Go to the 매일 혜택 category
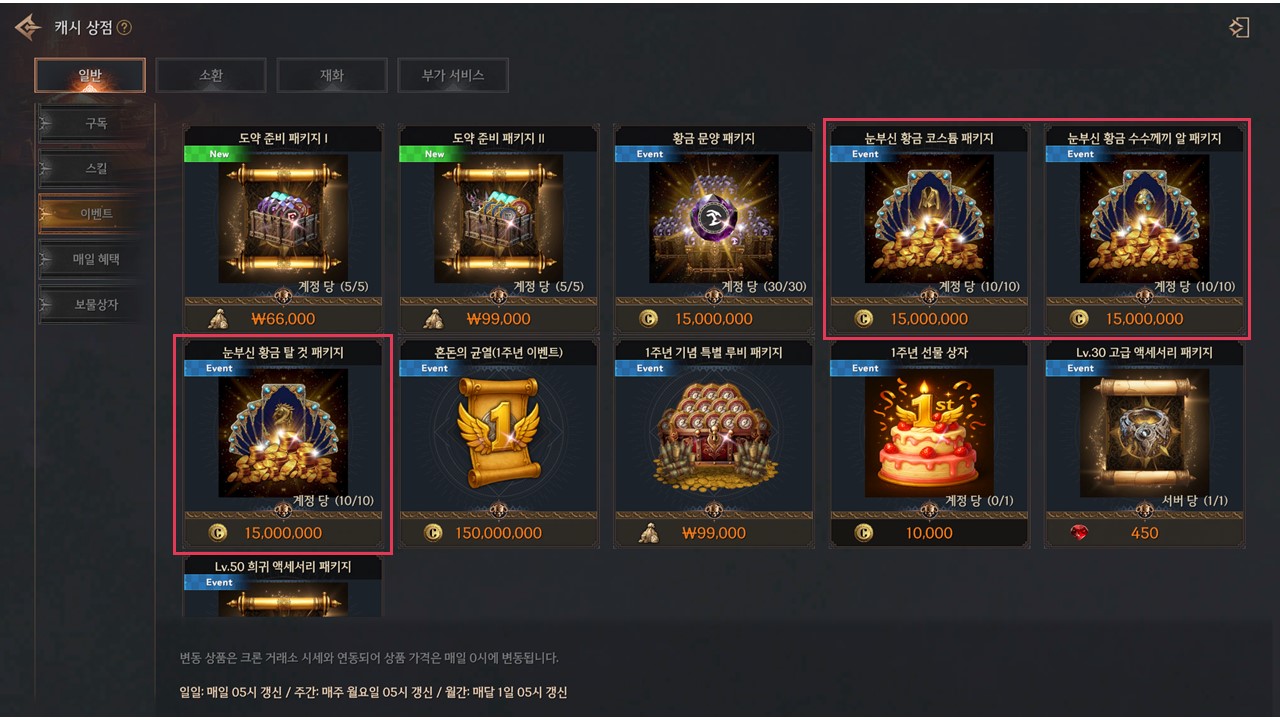1280x720 pixels. pos(95,259)
